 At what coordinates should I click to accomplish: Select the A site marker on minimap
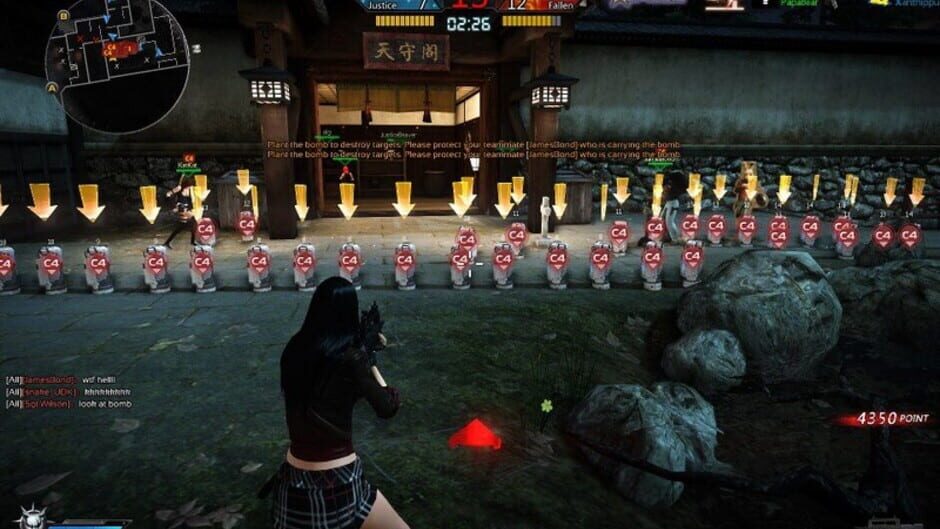tap(50, 86)
